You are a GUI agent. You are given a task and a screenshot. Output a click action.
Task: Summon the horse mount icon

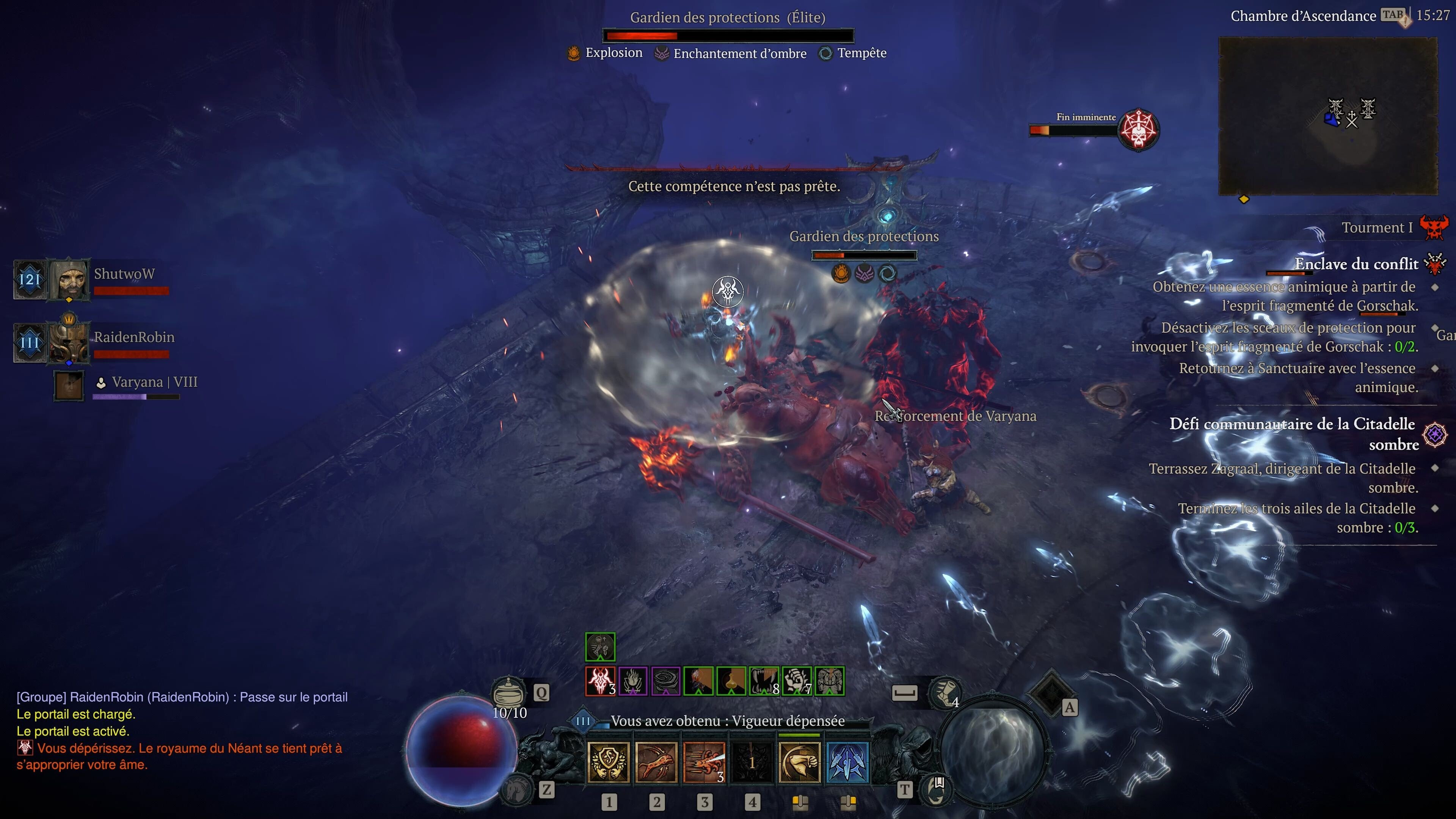coord(516,789)
